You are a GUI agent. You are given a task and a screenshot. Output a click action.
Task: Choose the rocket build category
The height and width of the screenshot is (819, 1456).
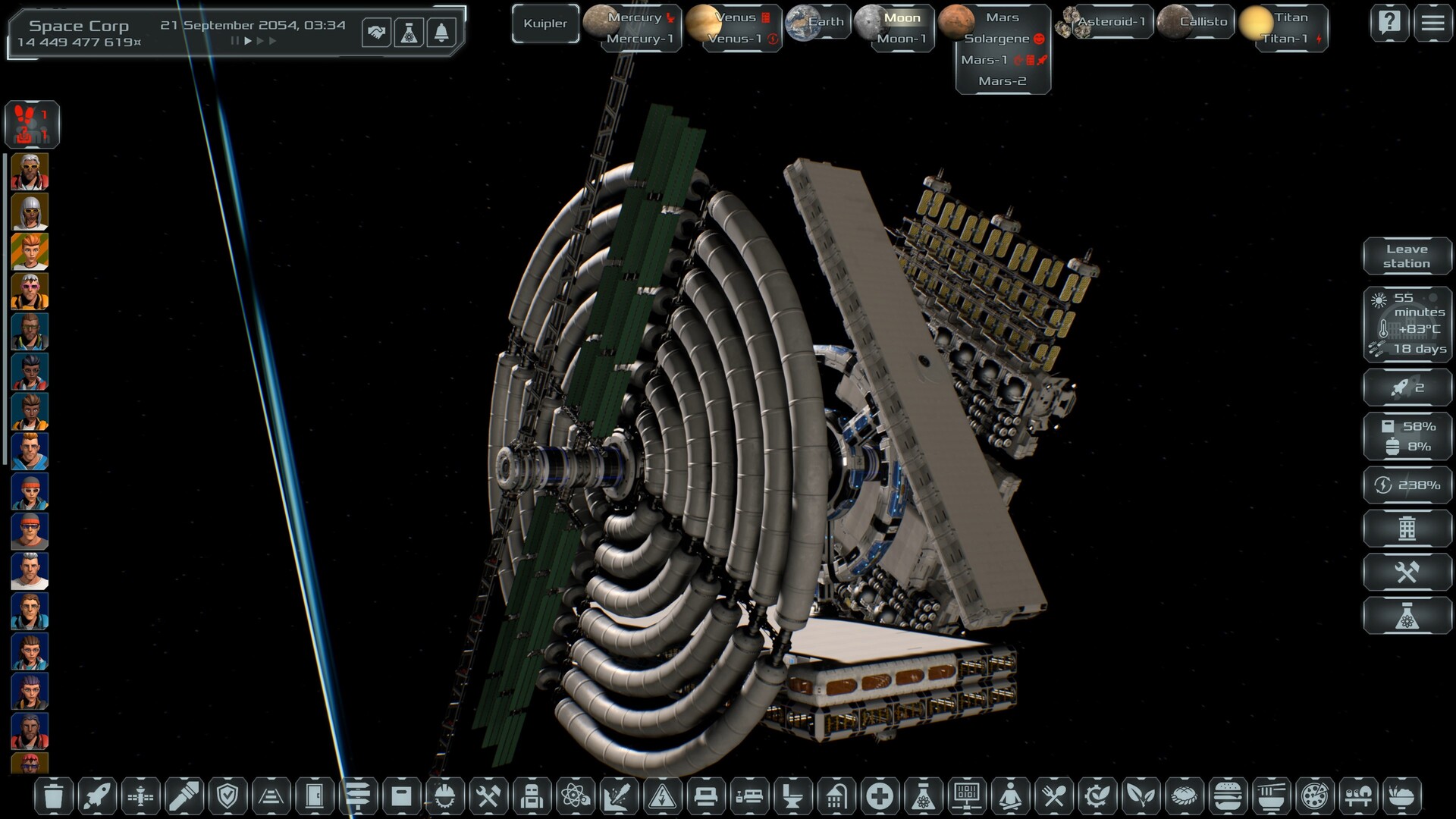coord(97,796)
